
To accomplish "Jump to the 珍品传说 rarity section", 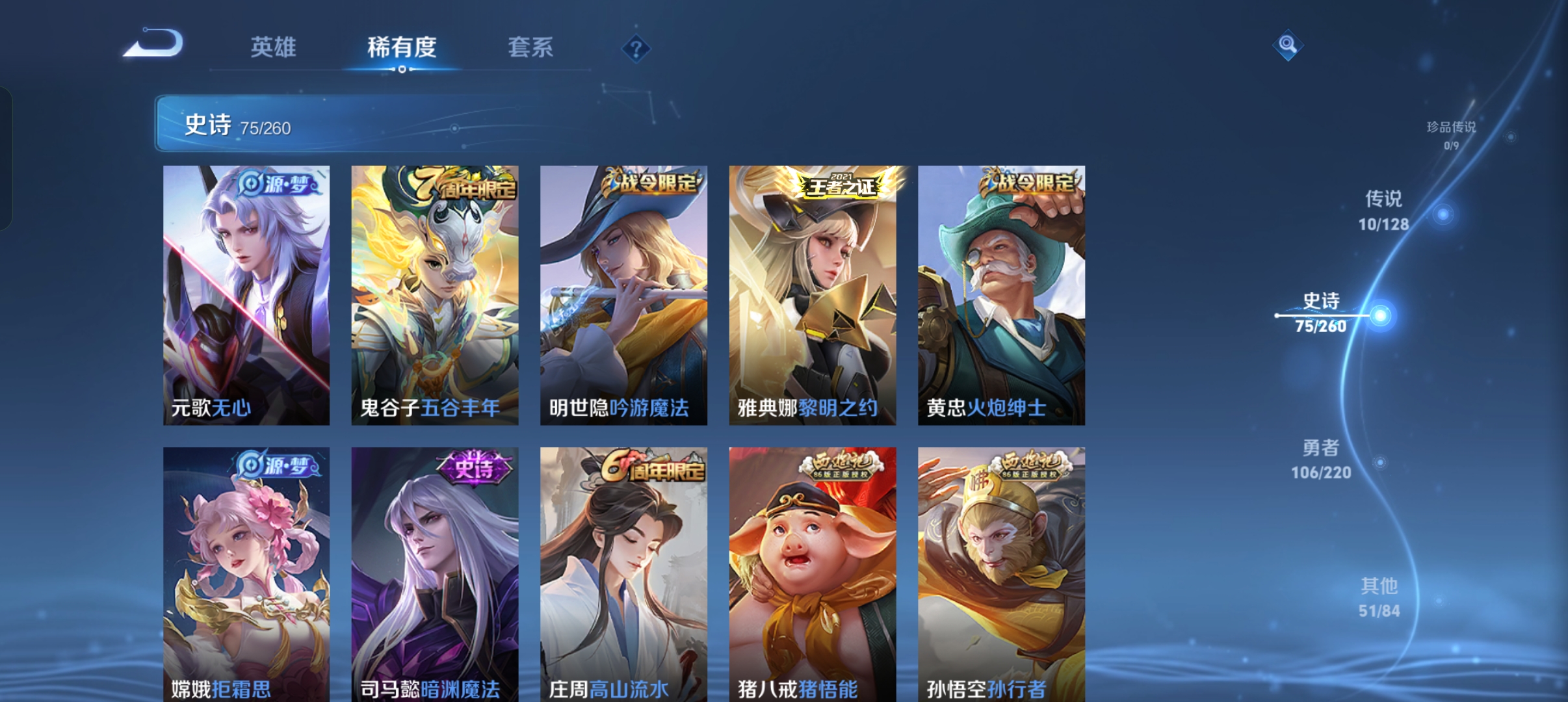I will (1451, 134).
